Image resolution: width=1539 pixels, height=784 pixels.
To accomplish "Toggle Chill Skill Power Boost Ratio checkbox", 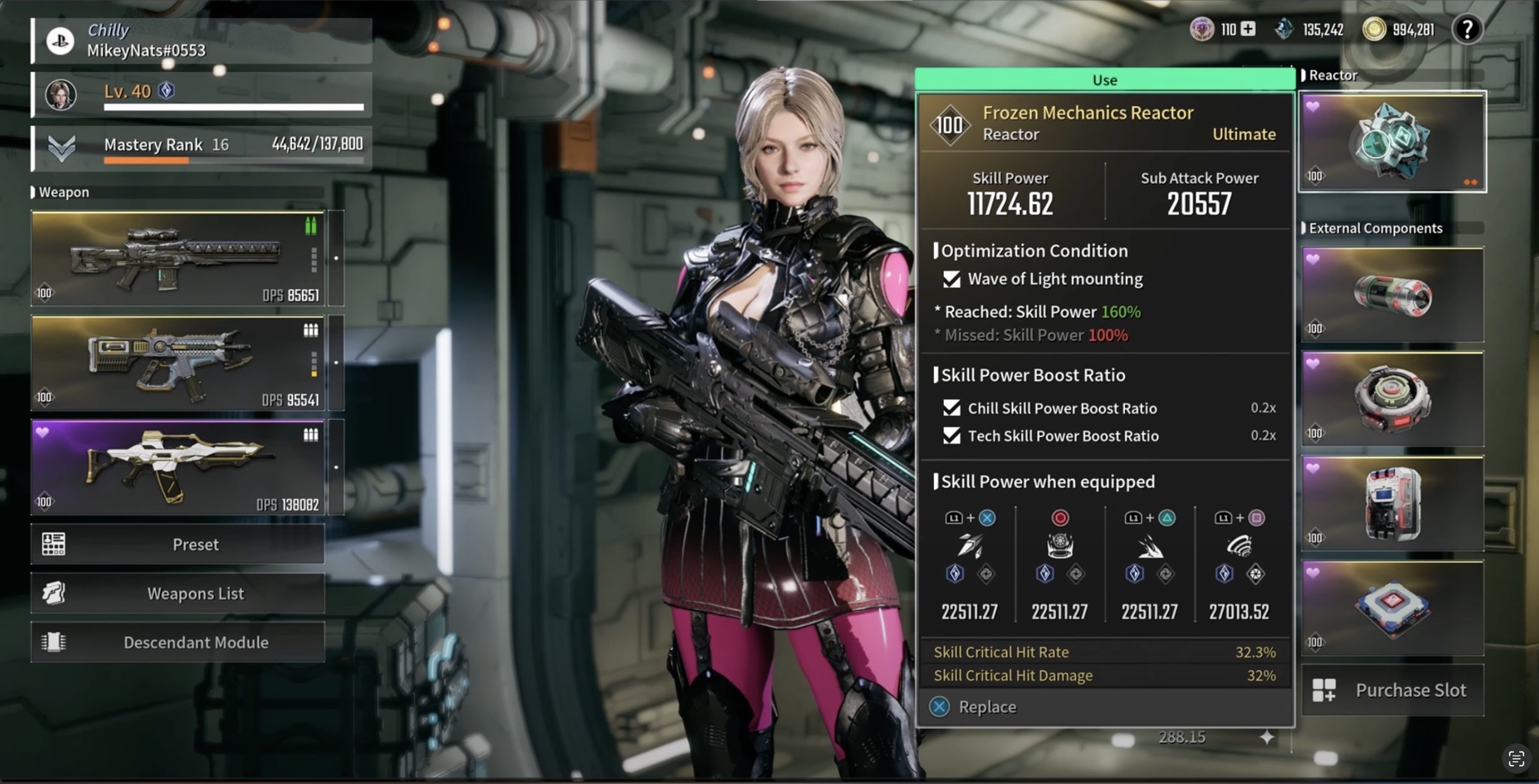I will (951, 408).
